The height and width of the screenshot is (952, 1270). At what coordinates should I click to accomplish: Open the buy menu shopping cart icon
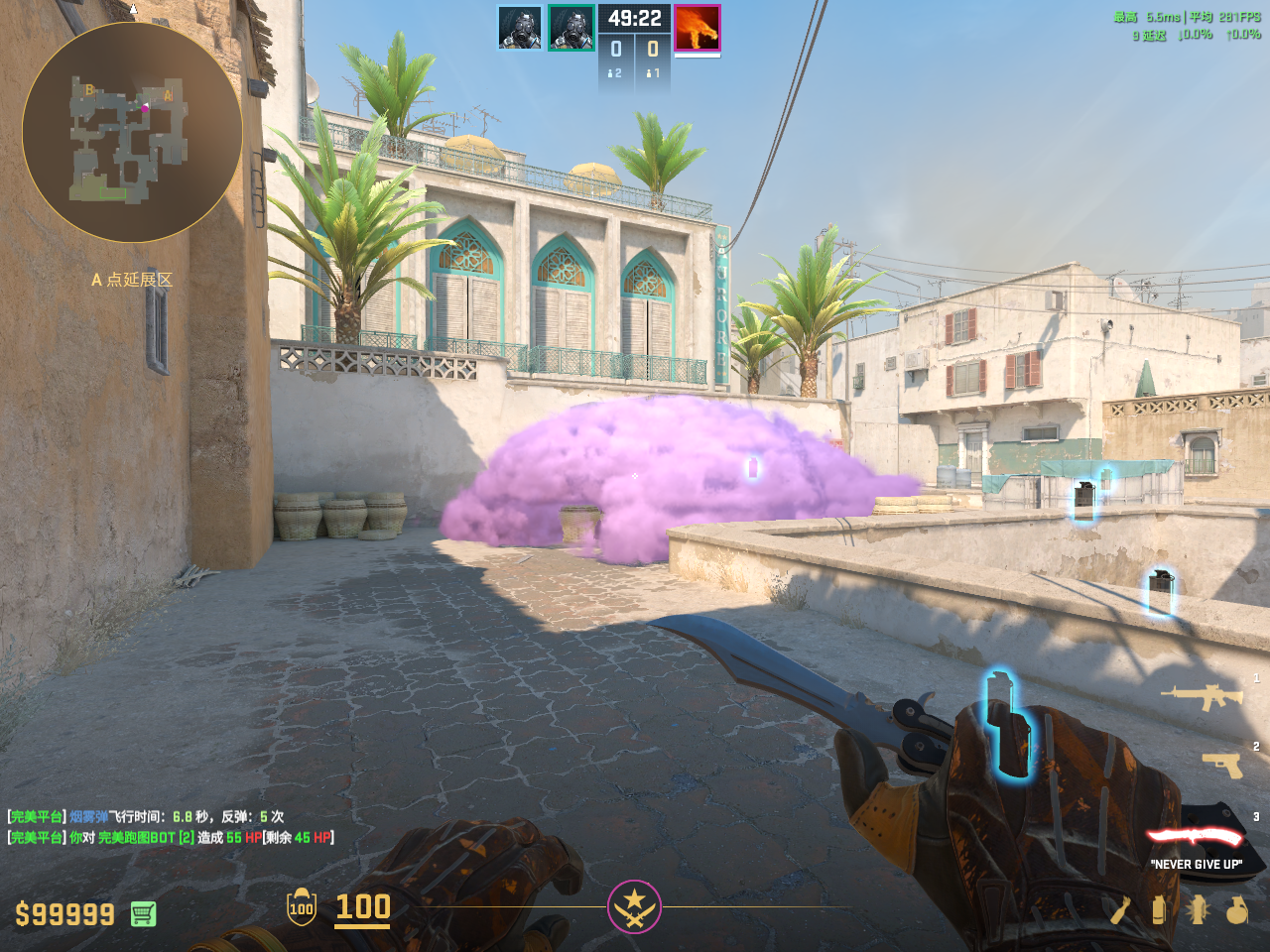pyautogui.click(x=143, y=913)
